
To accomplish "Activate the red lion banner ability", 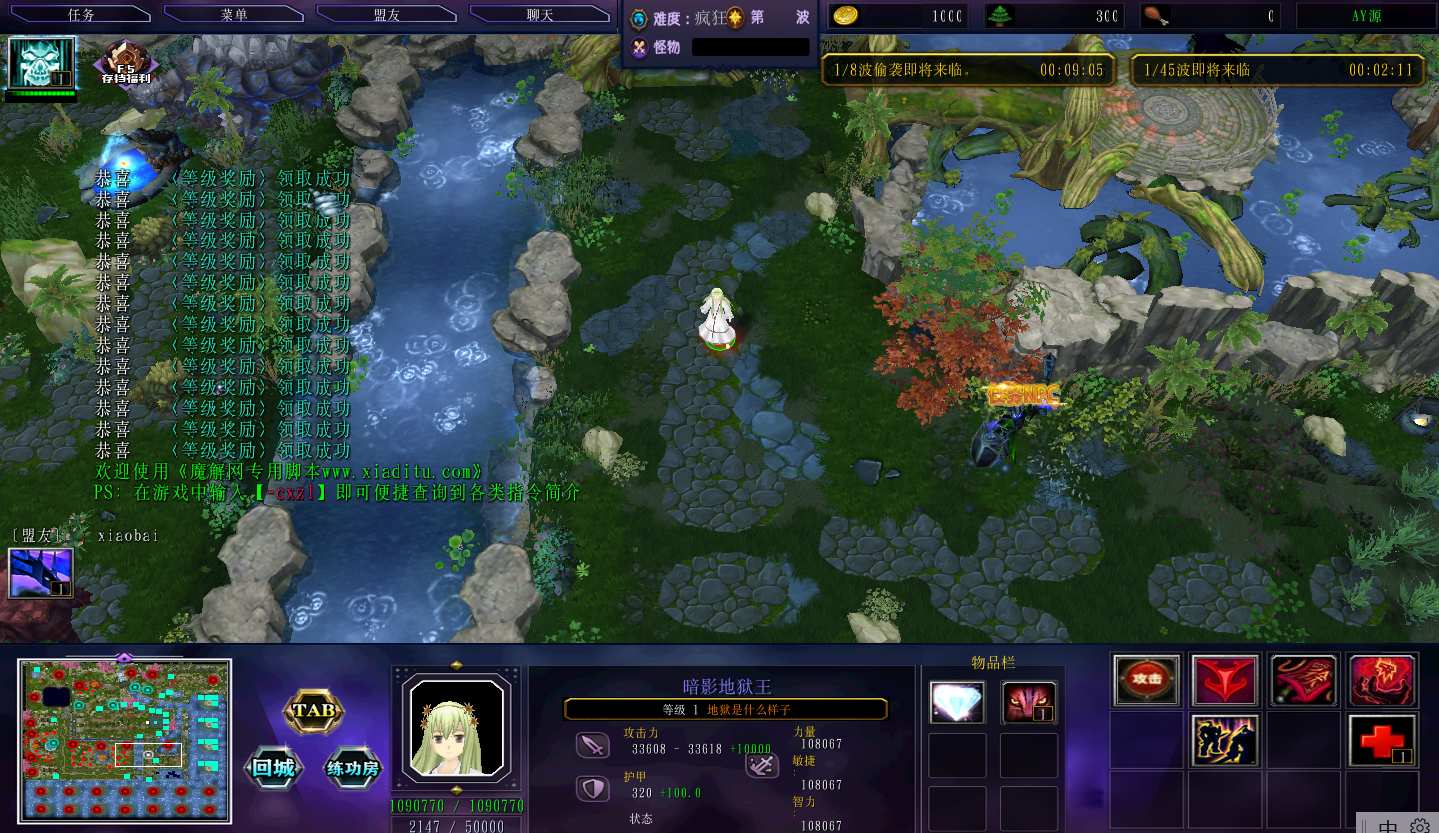I will coord(1303,680).
